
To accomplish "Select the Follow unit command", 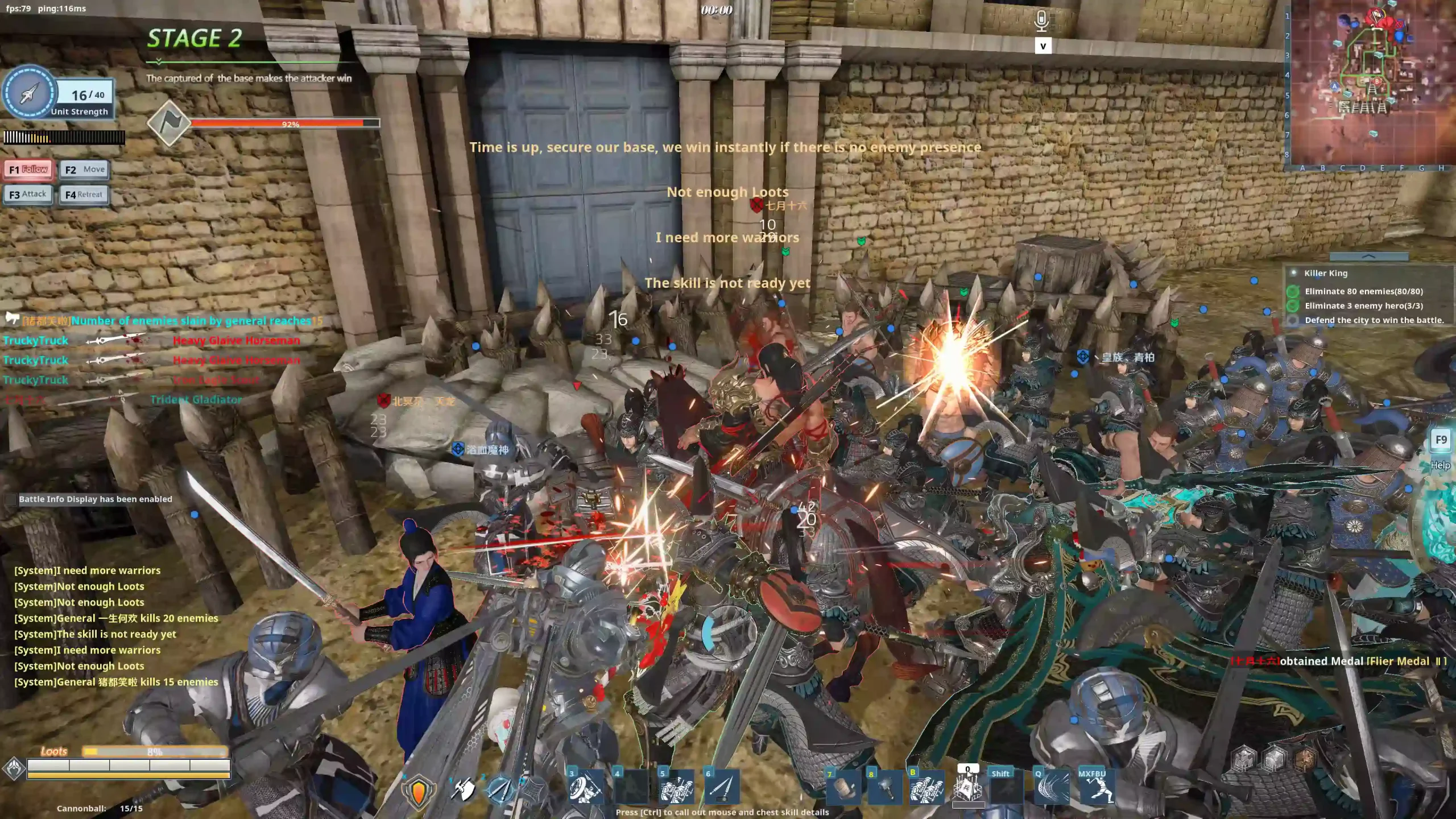I will coord(28,169).
